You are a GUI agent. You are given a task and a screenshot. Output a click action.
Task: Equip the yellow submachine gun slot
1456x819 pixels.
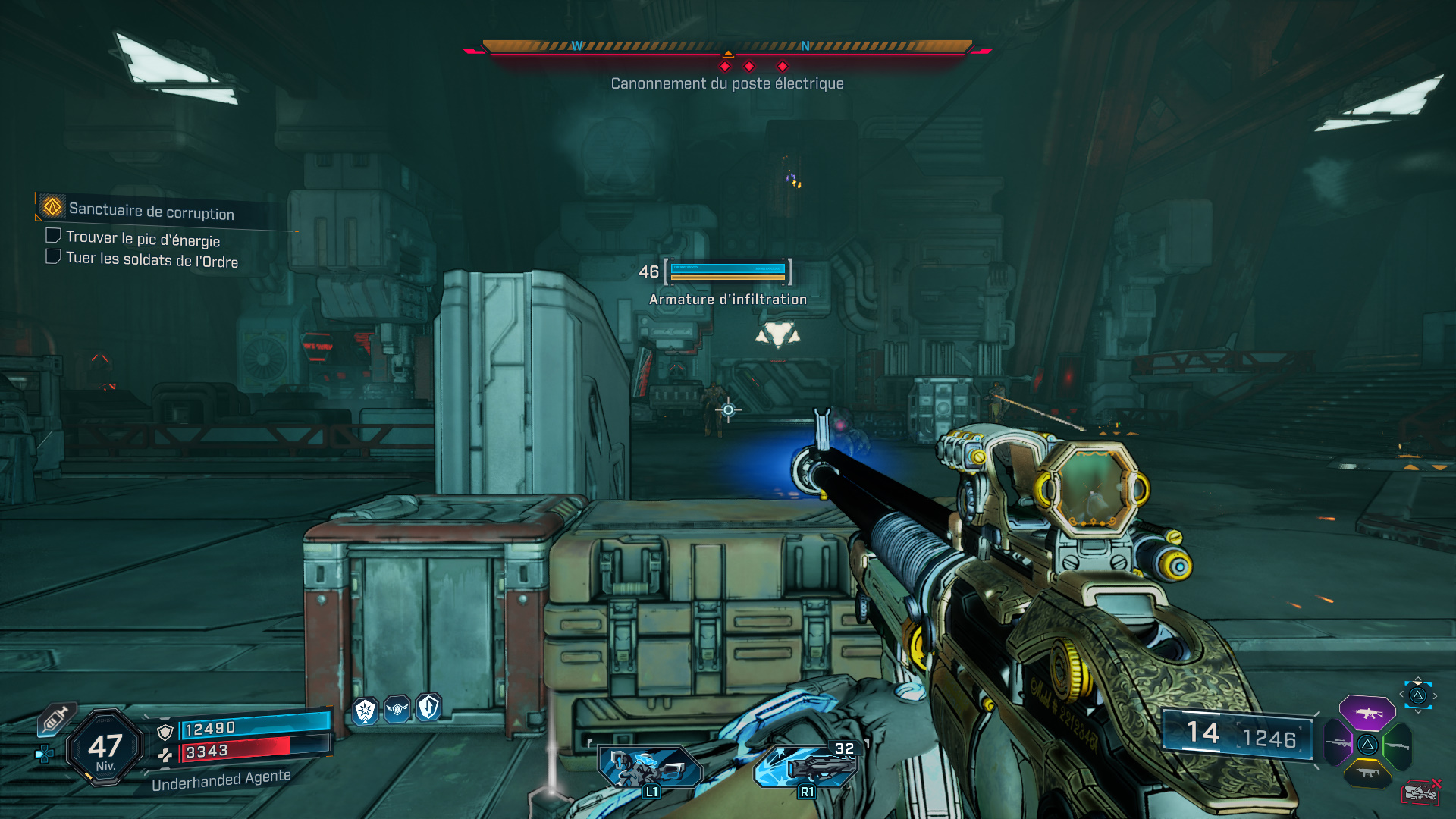pos(1367,773)
